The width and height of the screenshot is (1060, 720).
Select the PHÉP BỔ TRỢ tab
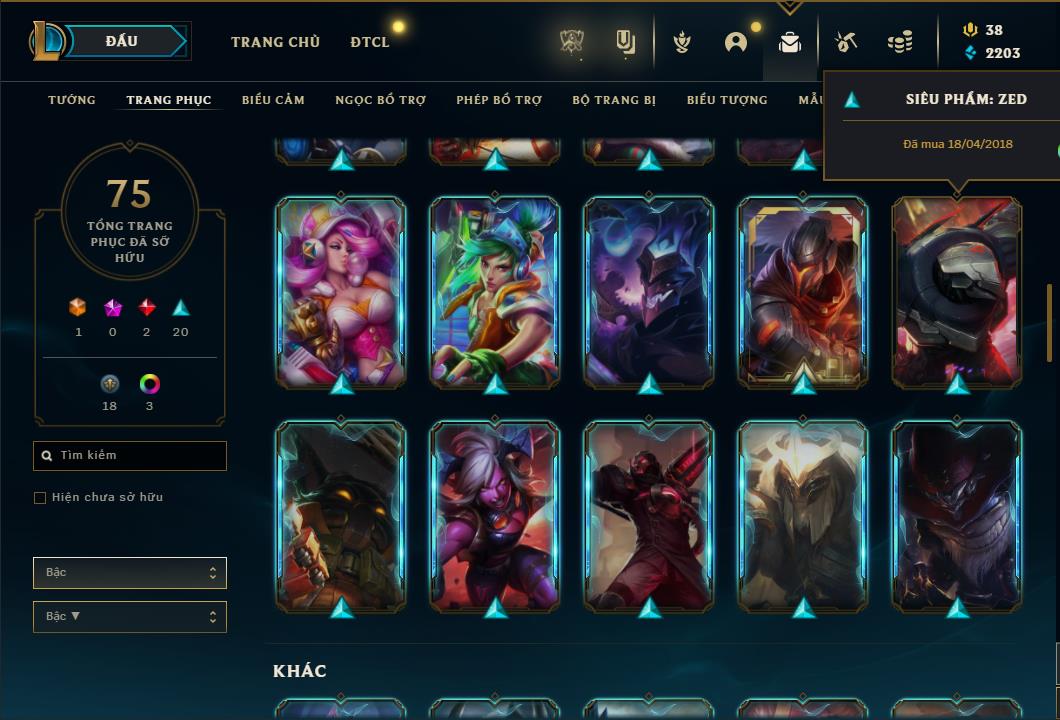(499, 100)
